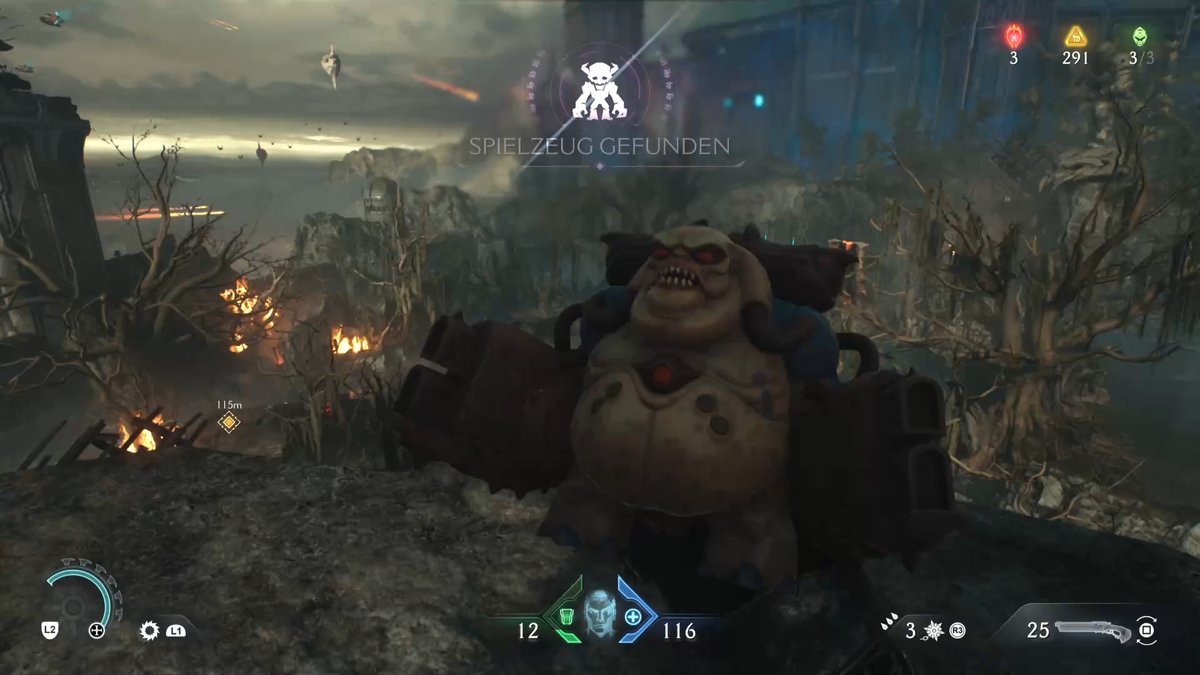Click the diamond objective marker showing 115m
1200x675 pixels.
[x=229, y=423]
